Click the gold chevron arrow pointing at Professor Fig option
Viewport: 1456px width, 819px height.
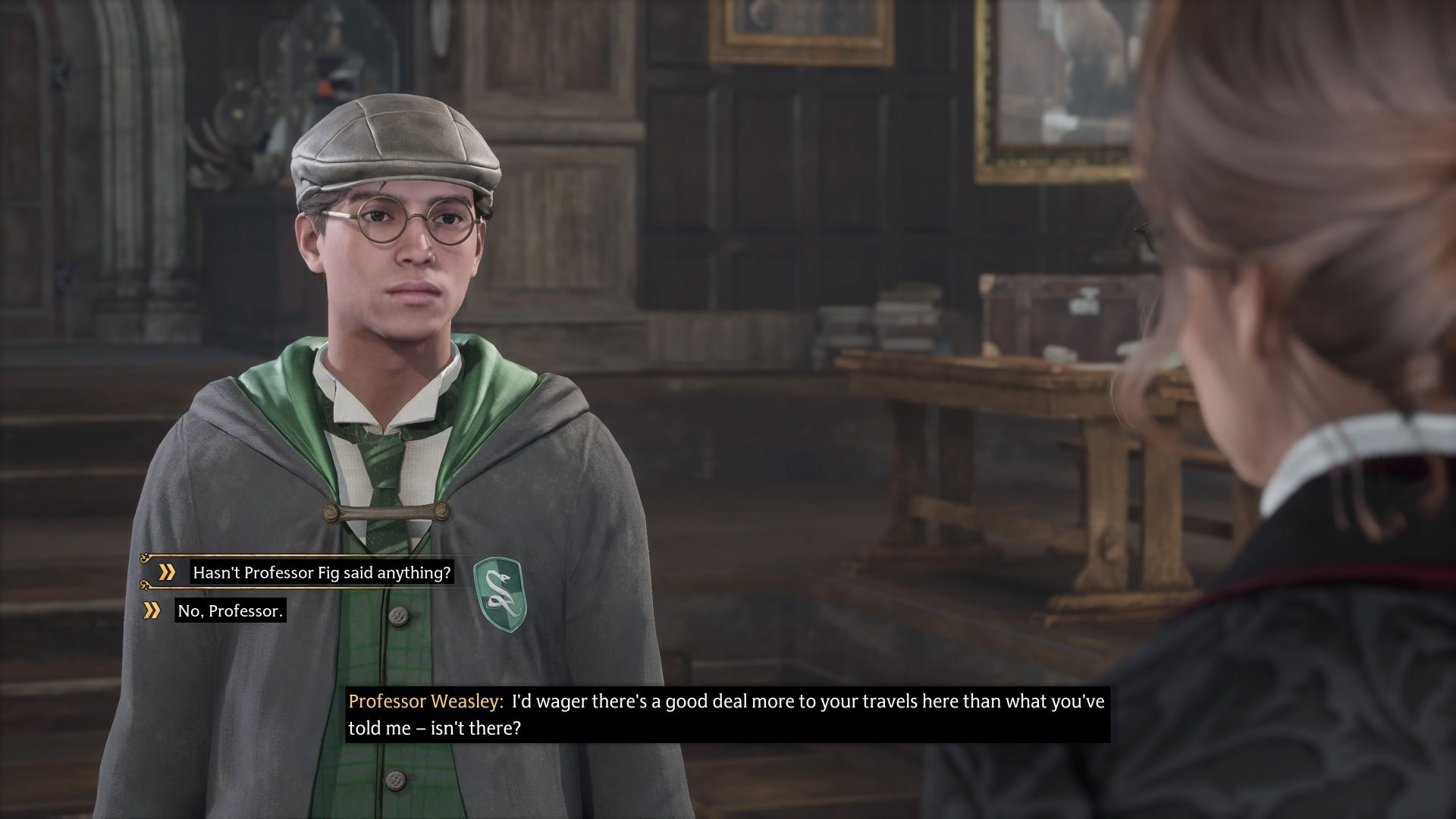168,571
